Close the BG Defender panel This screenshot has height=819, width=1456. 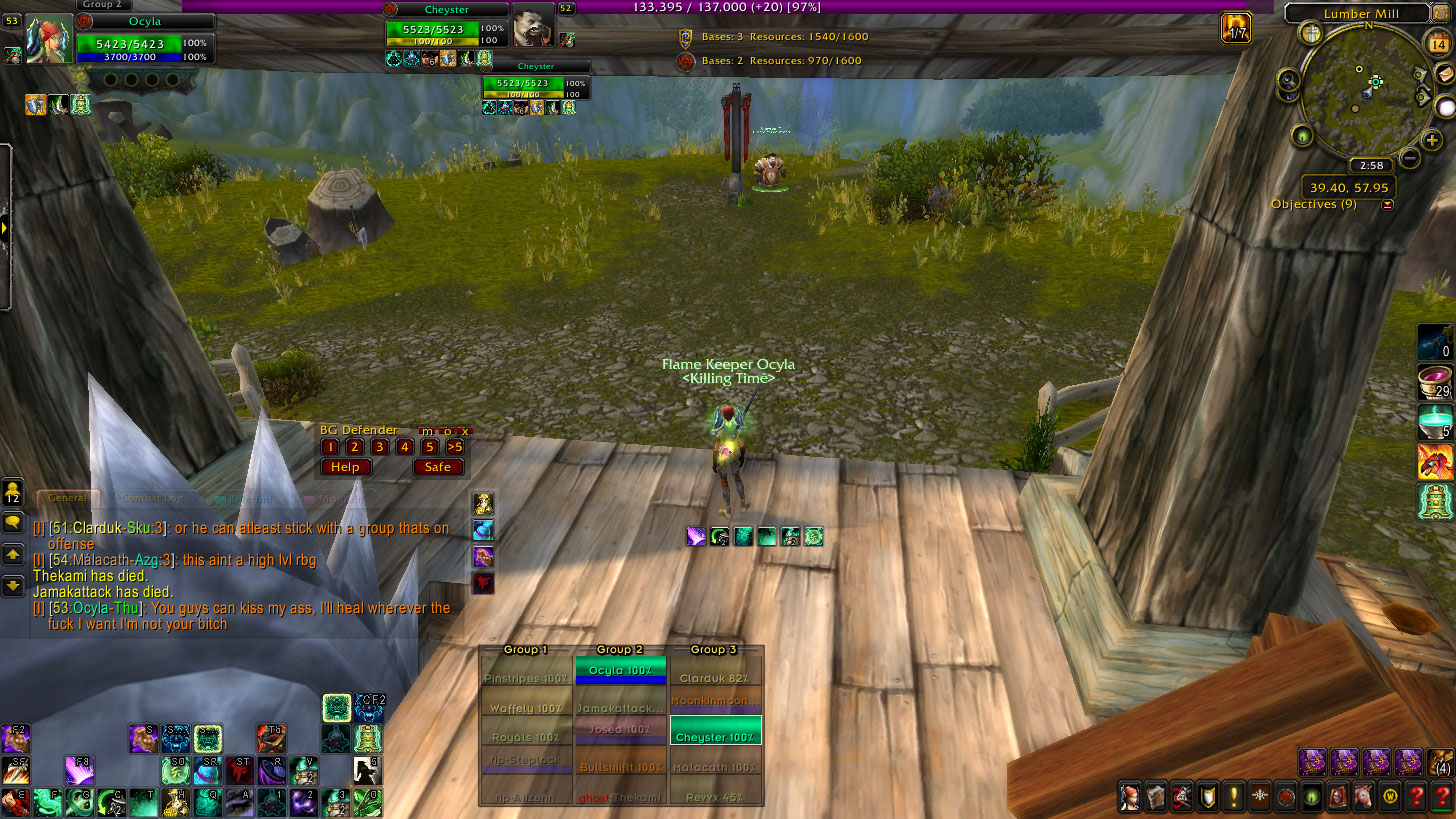[x=465, y=431]
